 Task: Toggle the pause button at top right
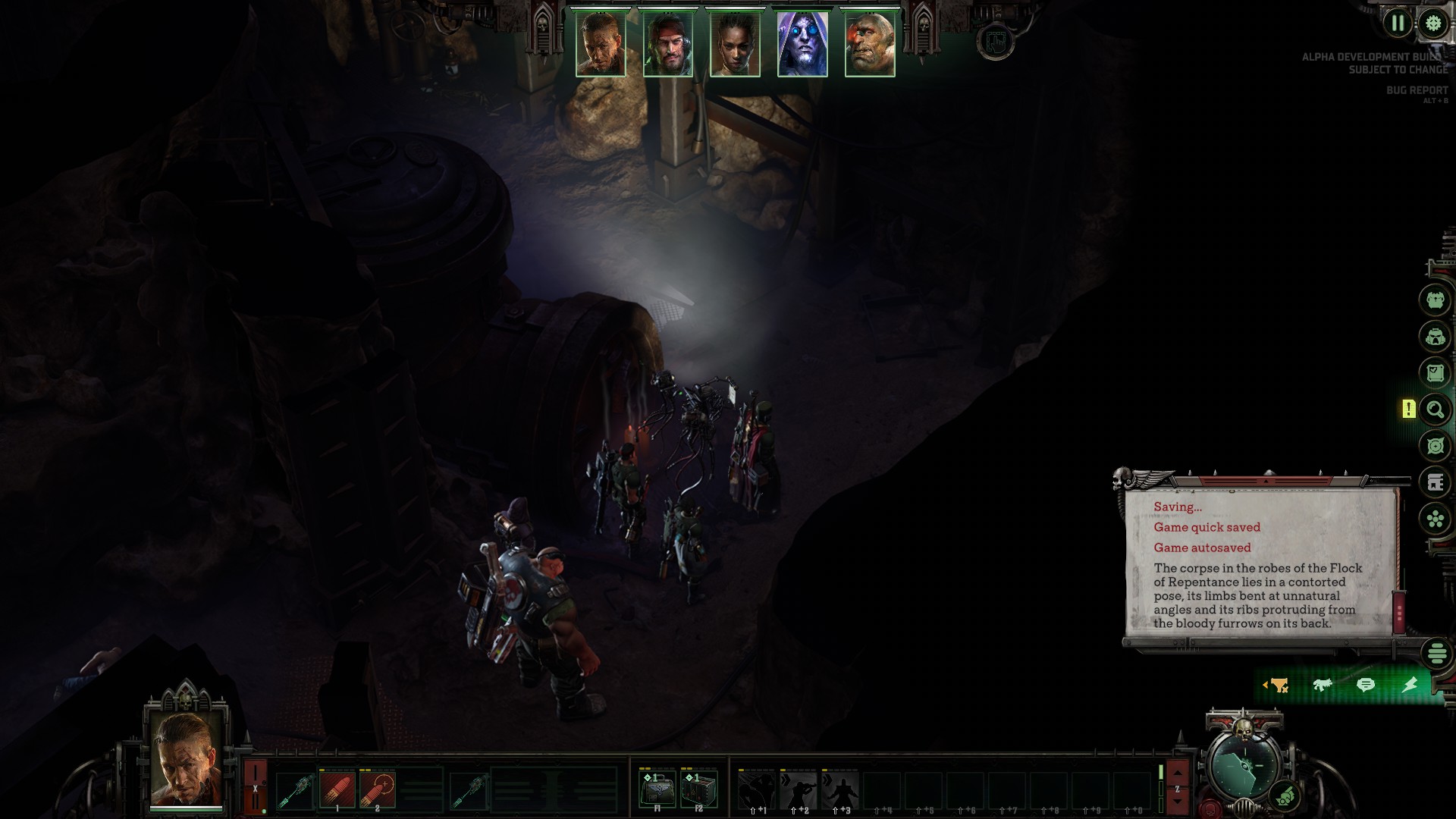coord(1398,24)
